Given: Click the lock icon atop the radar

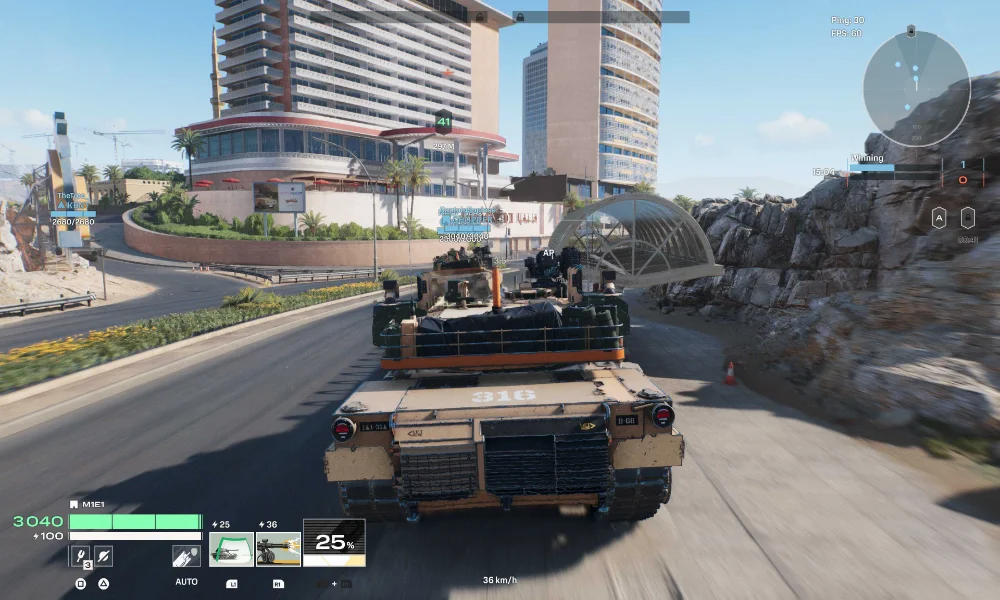Looking at the screenshot, I should (x=910, y=32).
